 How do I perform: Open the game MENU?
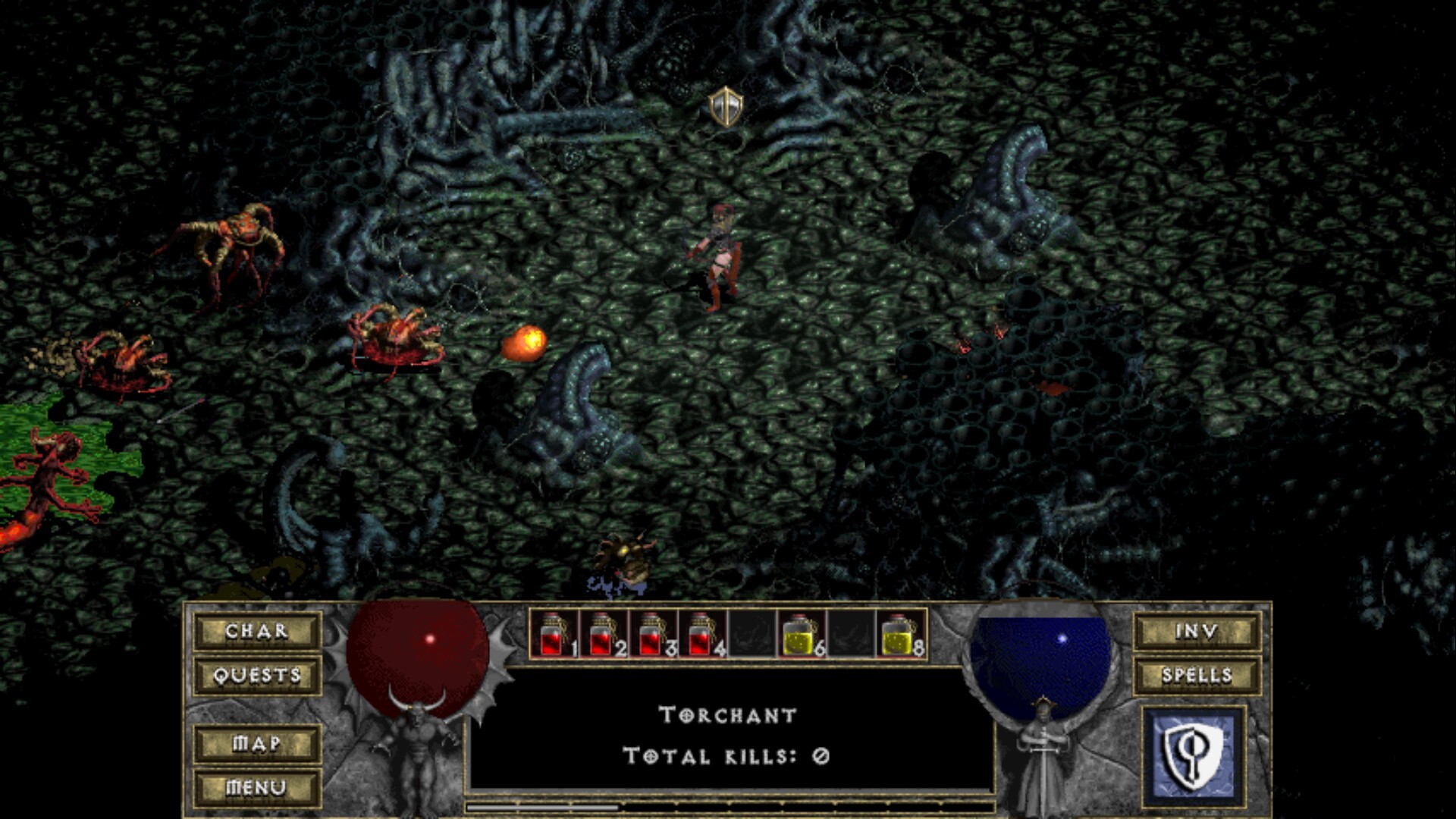[256, 789]
